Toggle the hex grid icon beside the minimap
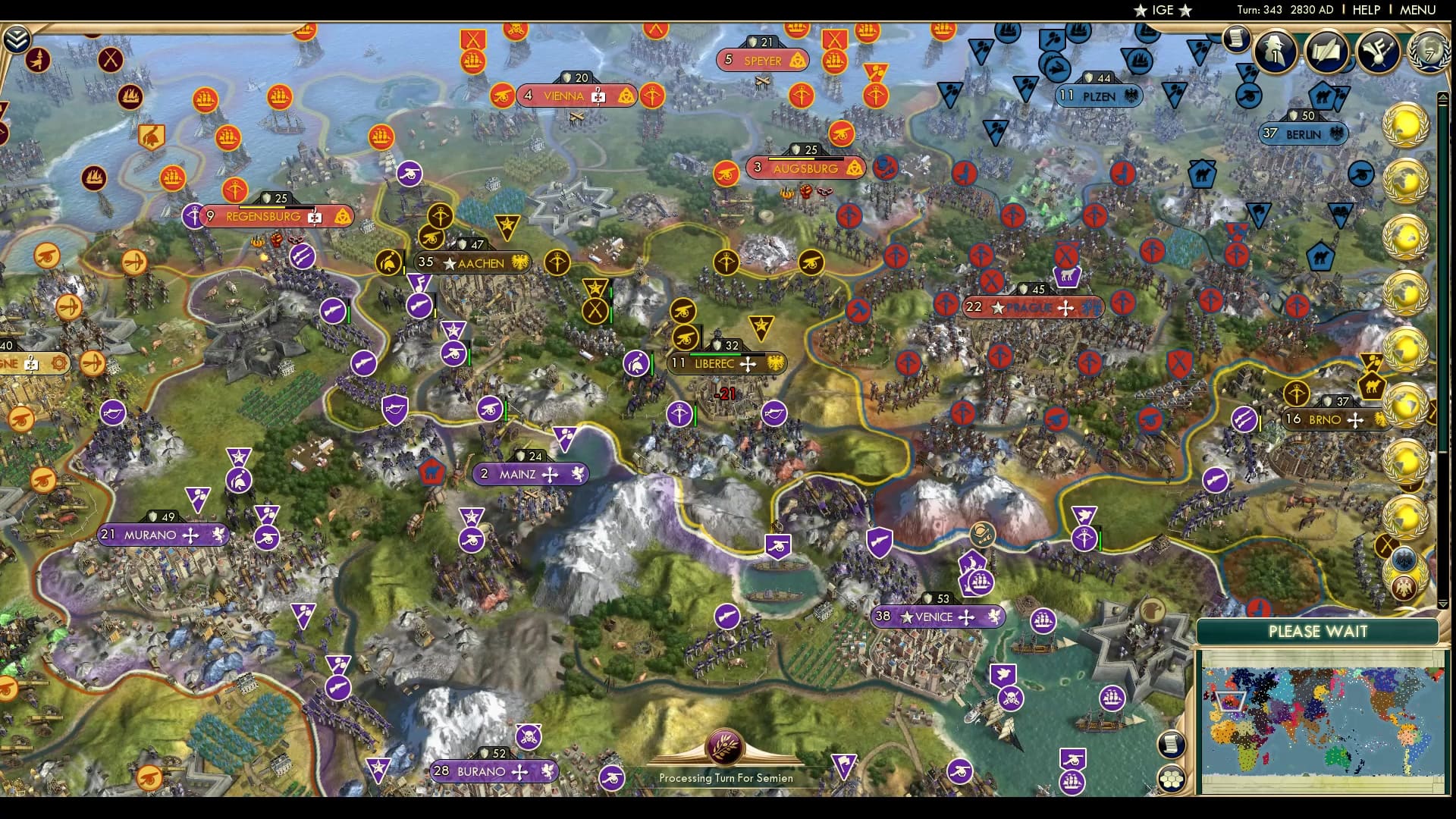 (1171, 777)
